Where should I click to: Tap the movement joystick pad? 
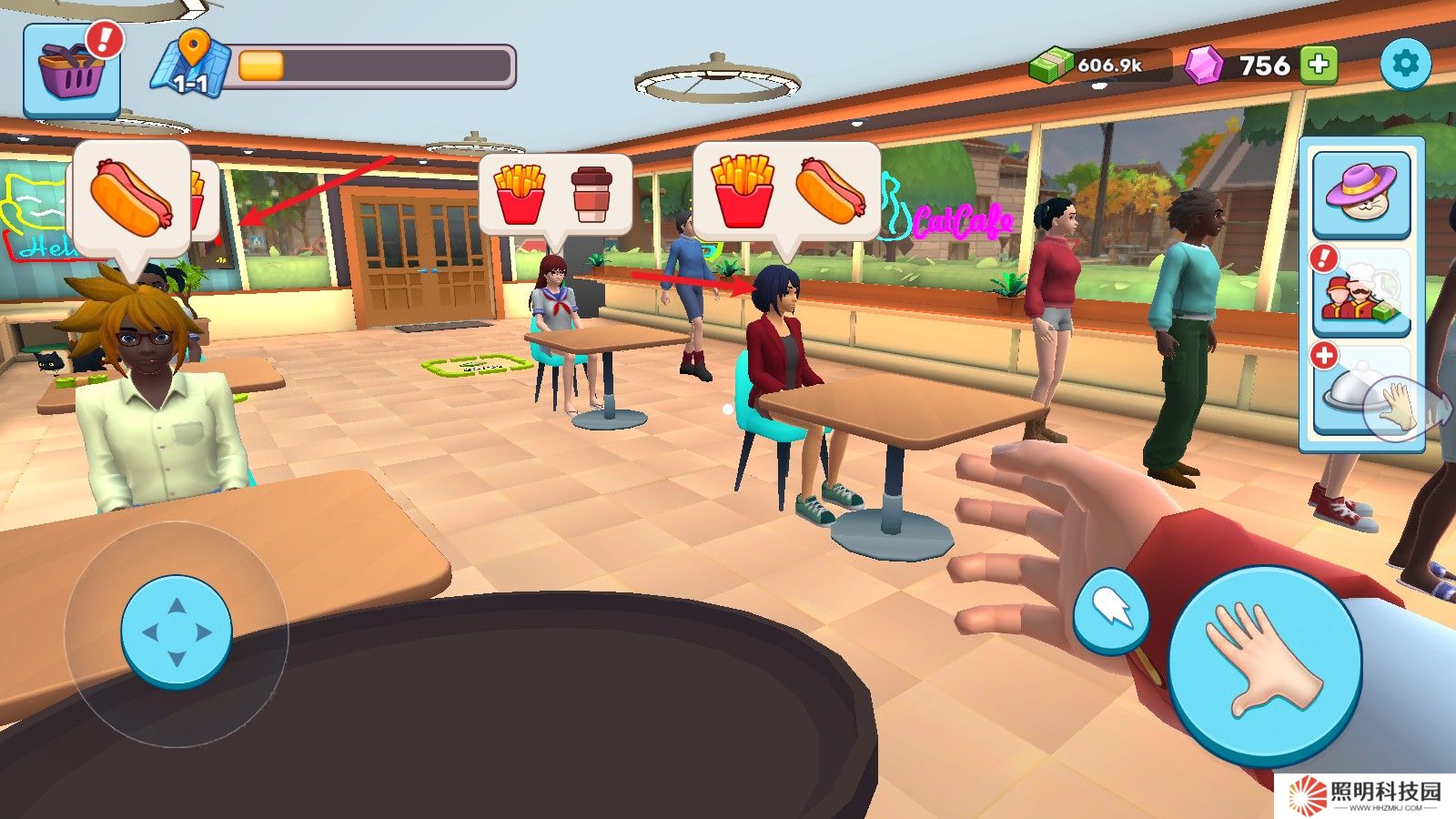(177, 632)
